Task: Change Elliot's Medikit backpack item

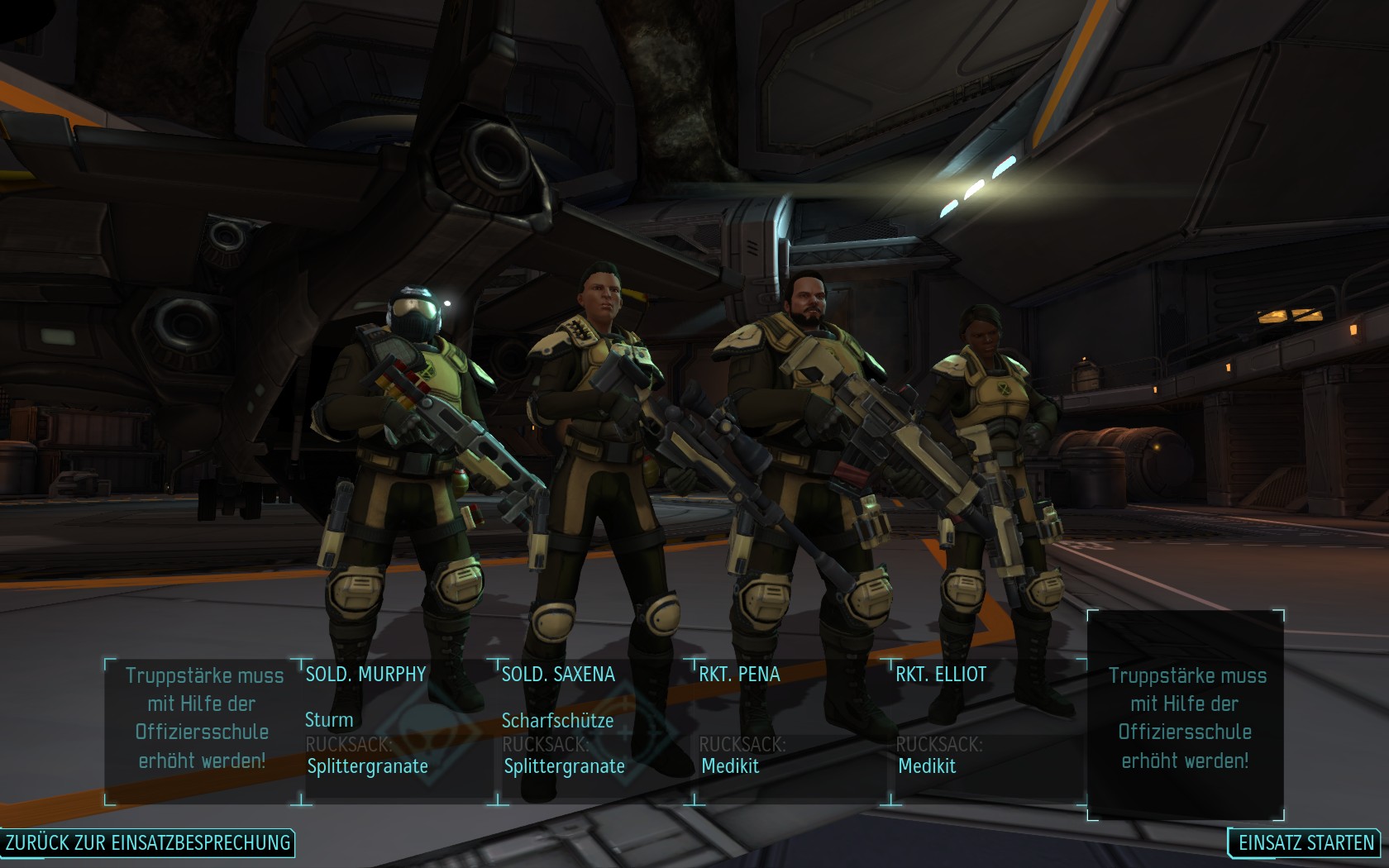Action: (928, 766)
